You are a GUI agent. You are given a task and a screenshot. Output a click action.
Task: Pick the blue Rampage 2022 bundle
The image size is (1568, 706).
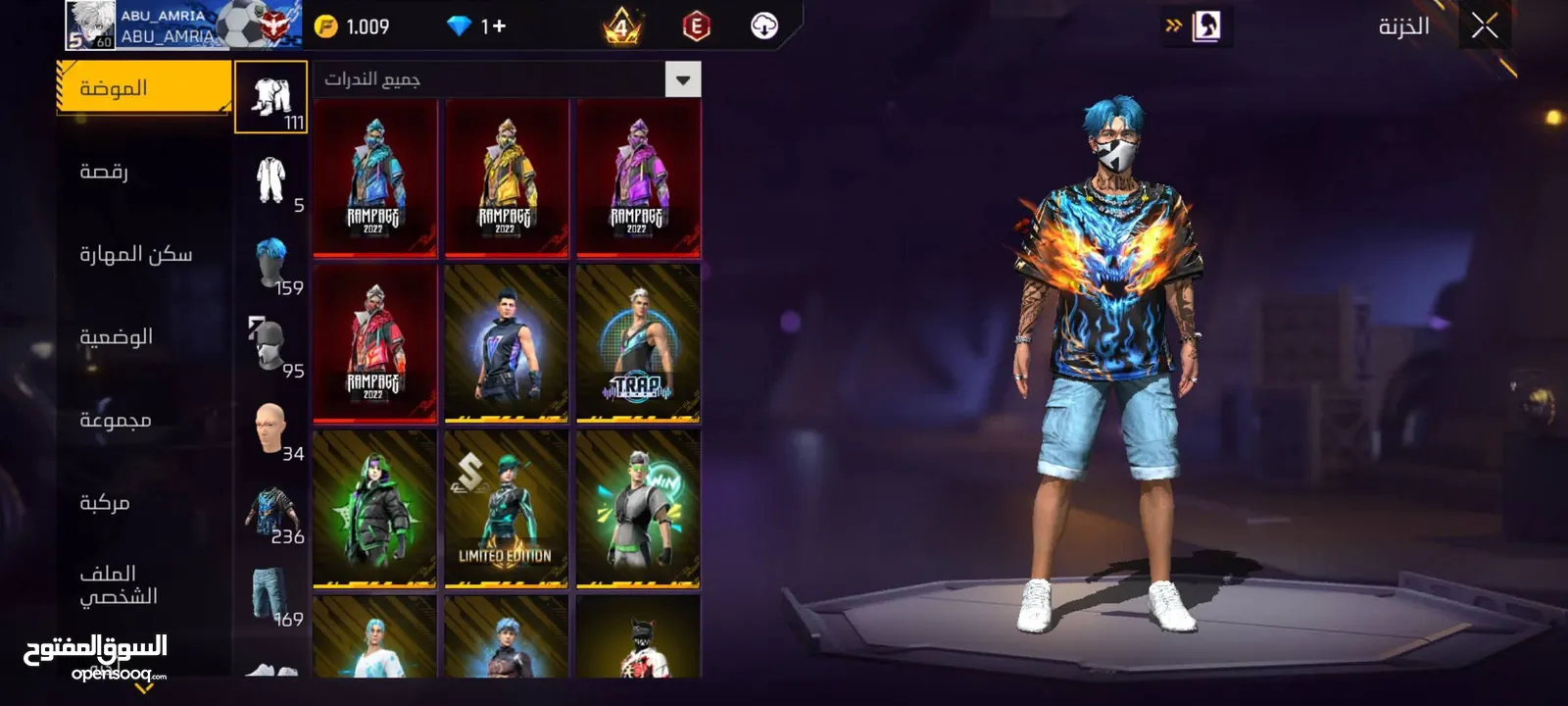[374, 177]
